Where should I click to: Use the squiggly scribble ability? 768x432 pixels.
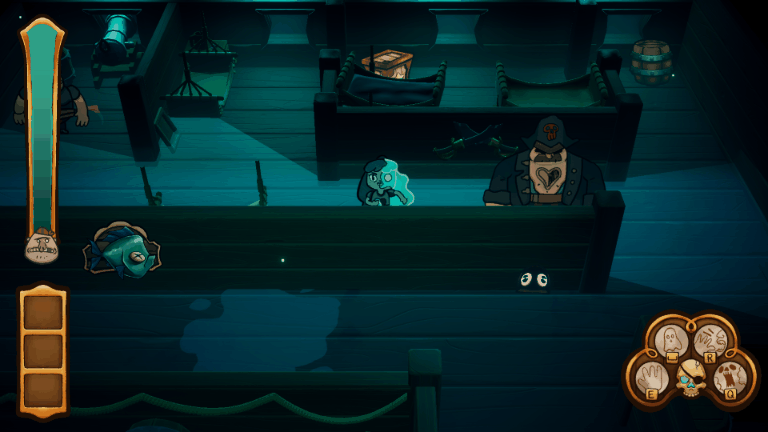click(x=709, y=341)
